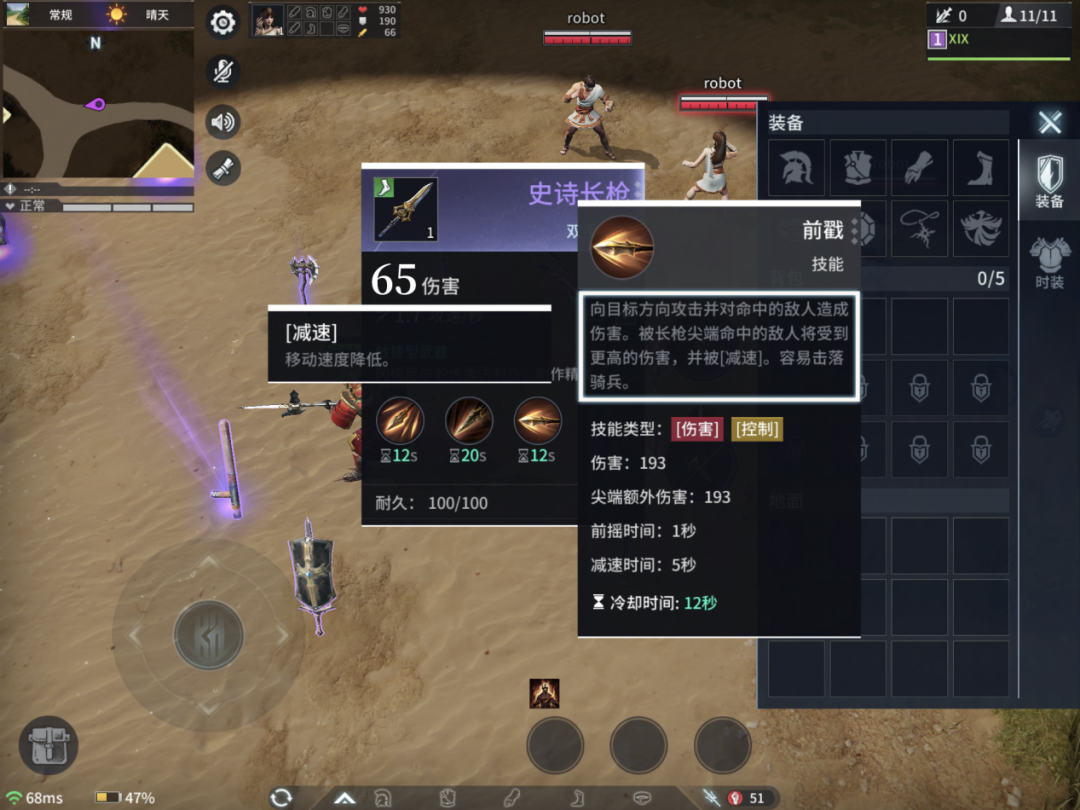Choose the boots equipment slot
Viewport: 1080px width, 810px height.
[980, 168]
